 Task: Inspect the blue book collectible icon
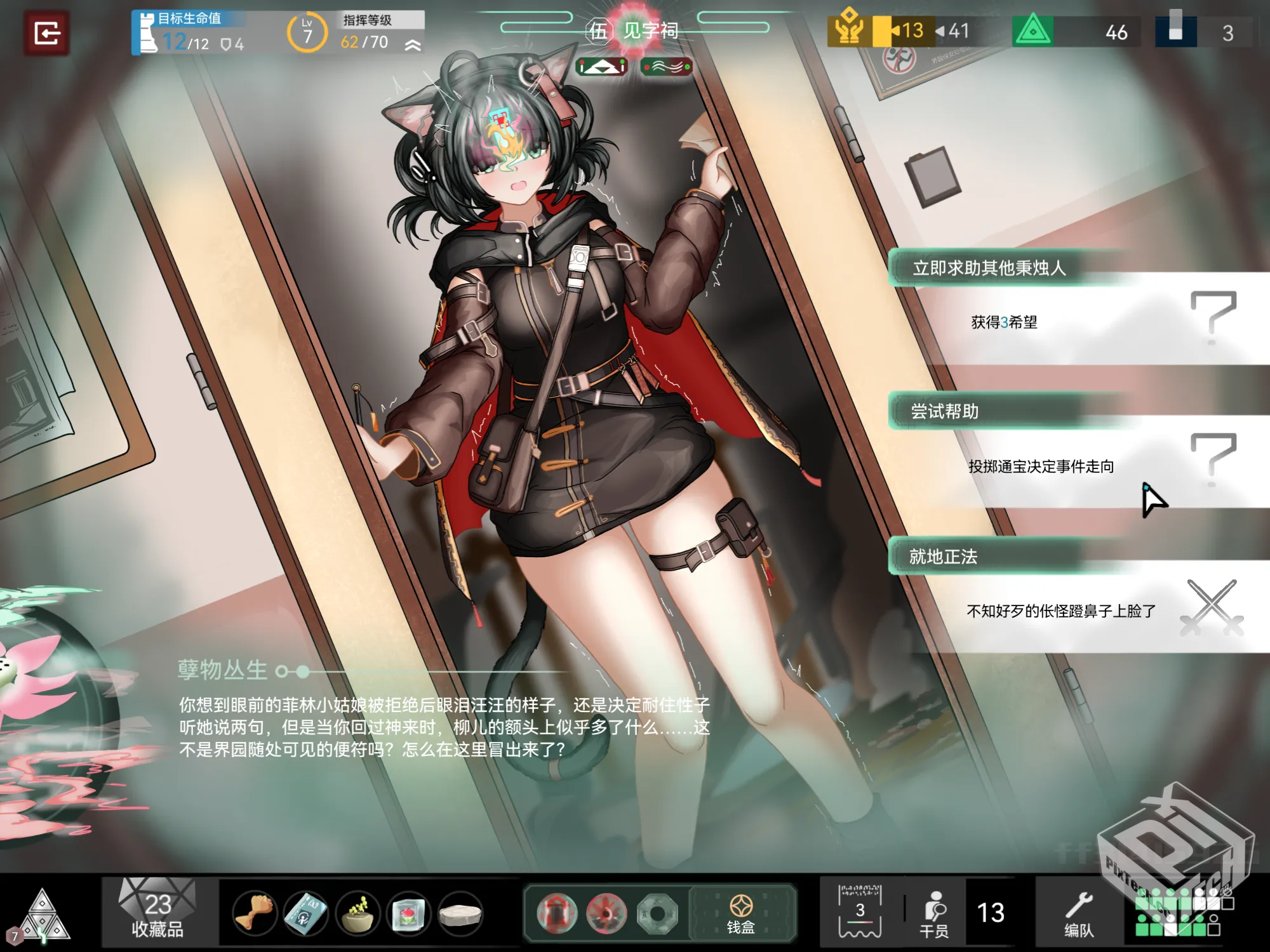click(305, 913)
